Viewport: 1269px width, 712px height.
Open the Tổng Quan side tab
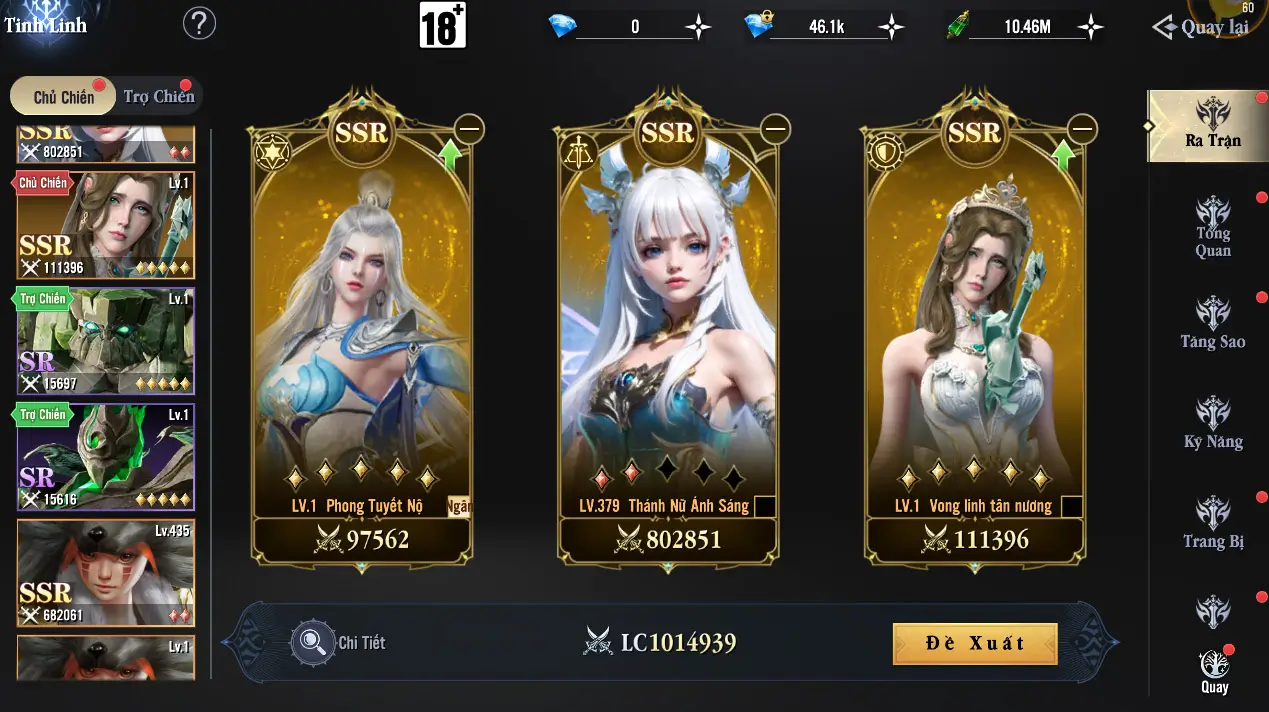pos(1212,227)
